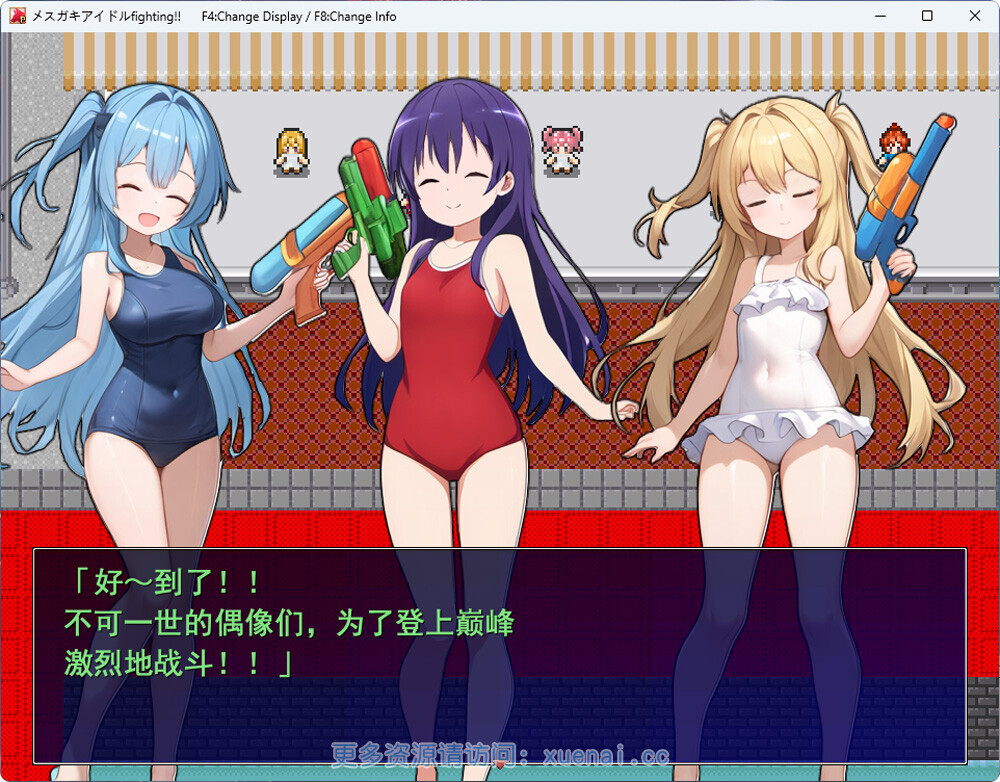Minimize the game window

(881, 16)
